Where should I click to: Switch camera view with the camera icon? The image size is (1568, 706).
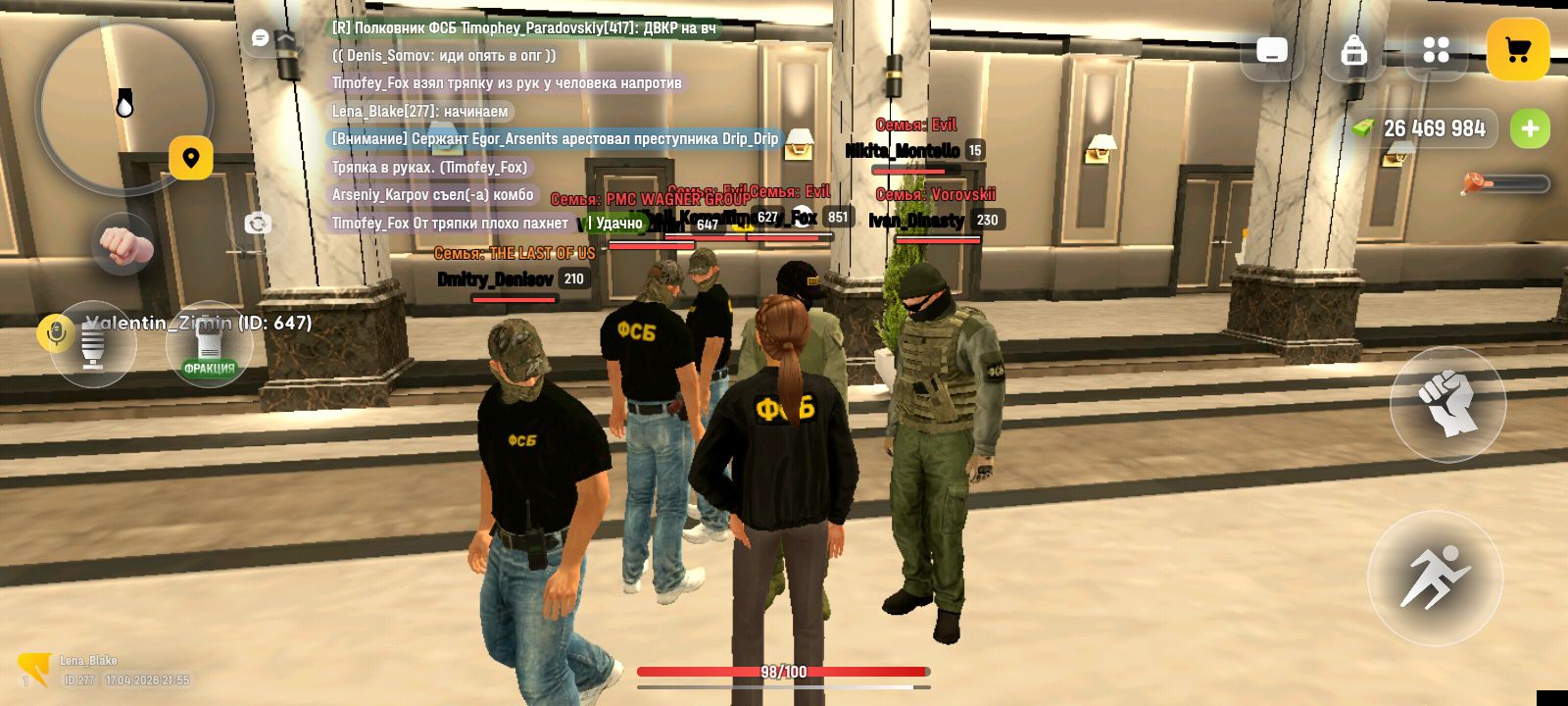point(258,224)
